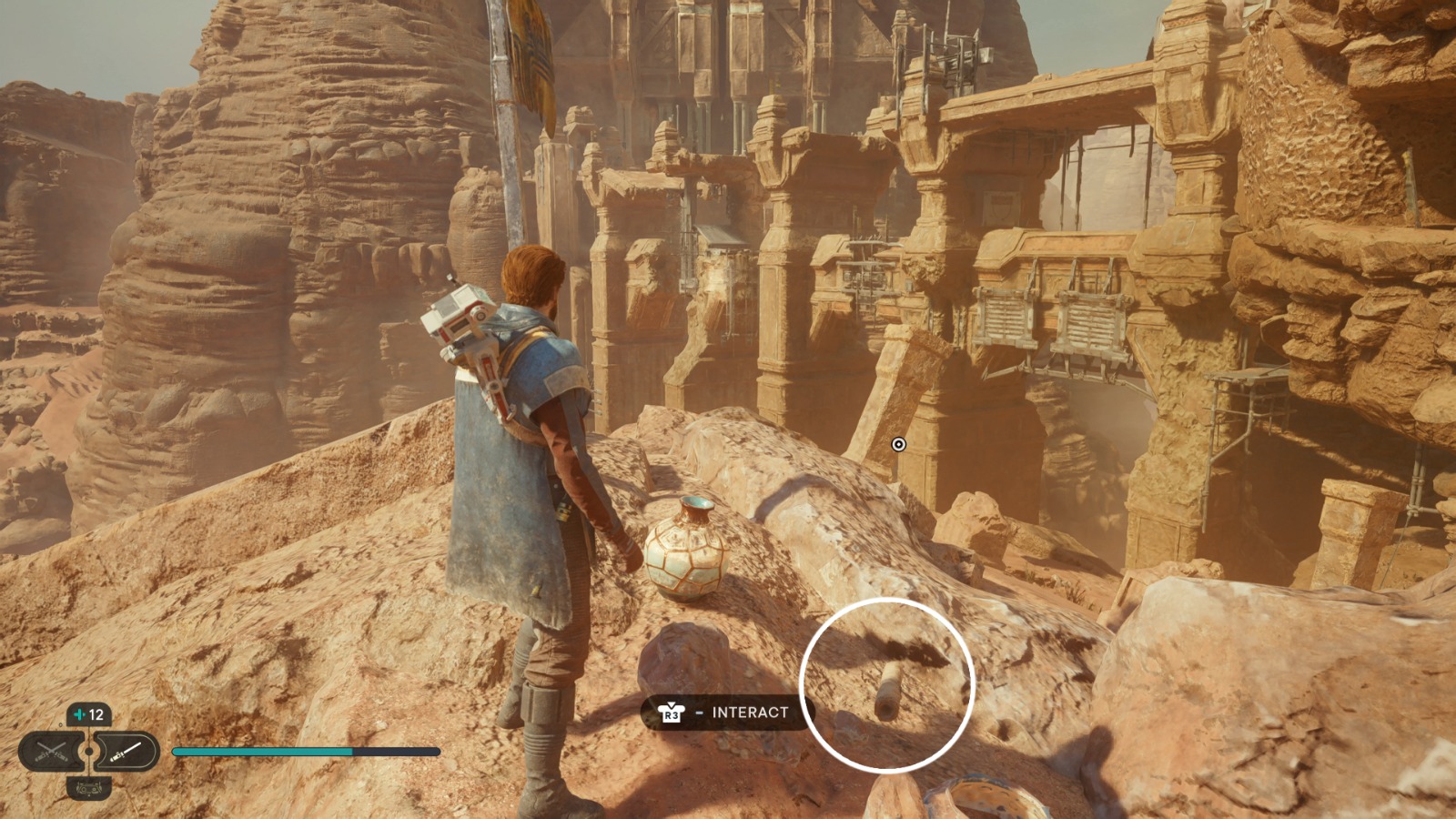
Task: Toggle the left stance slot on the wheel
Action: (x=51, y=751)
